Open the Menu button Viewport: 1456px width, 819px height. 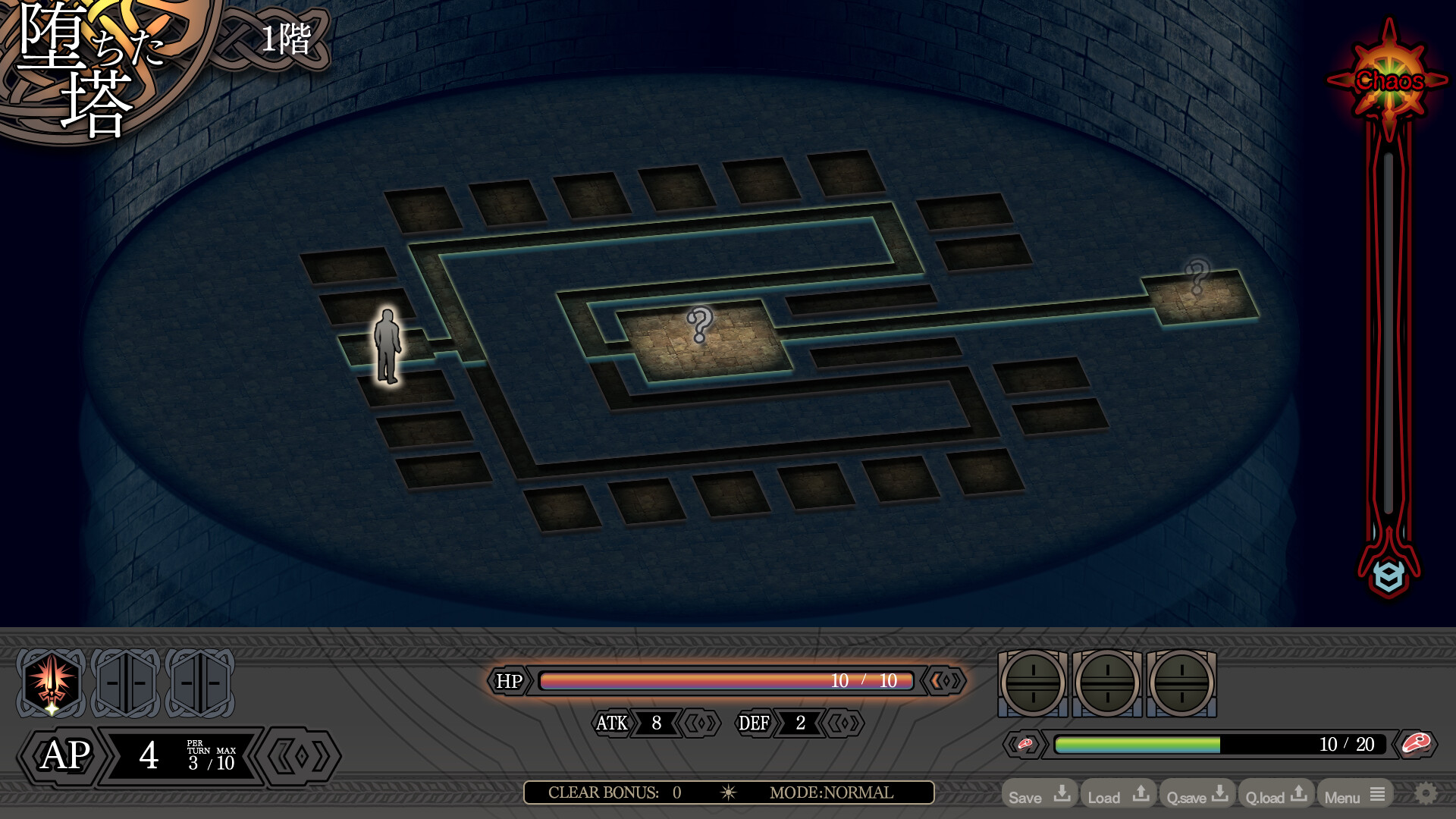pyautogui.click(x=1354, y=795)
